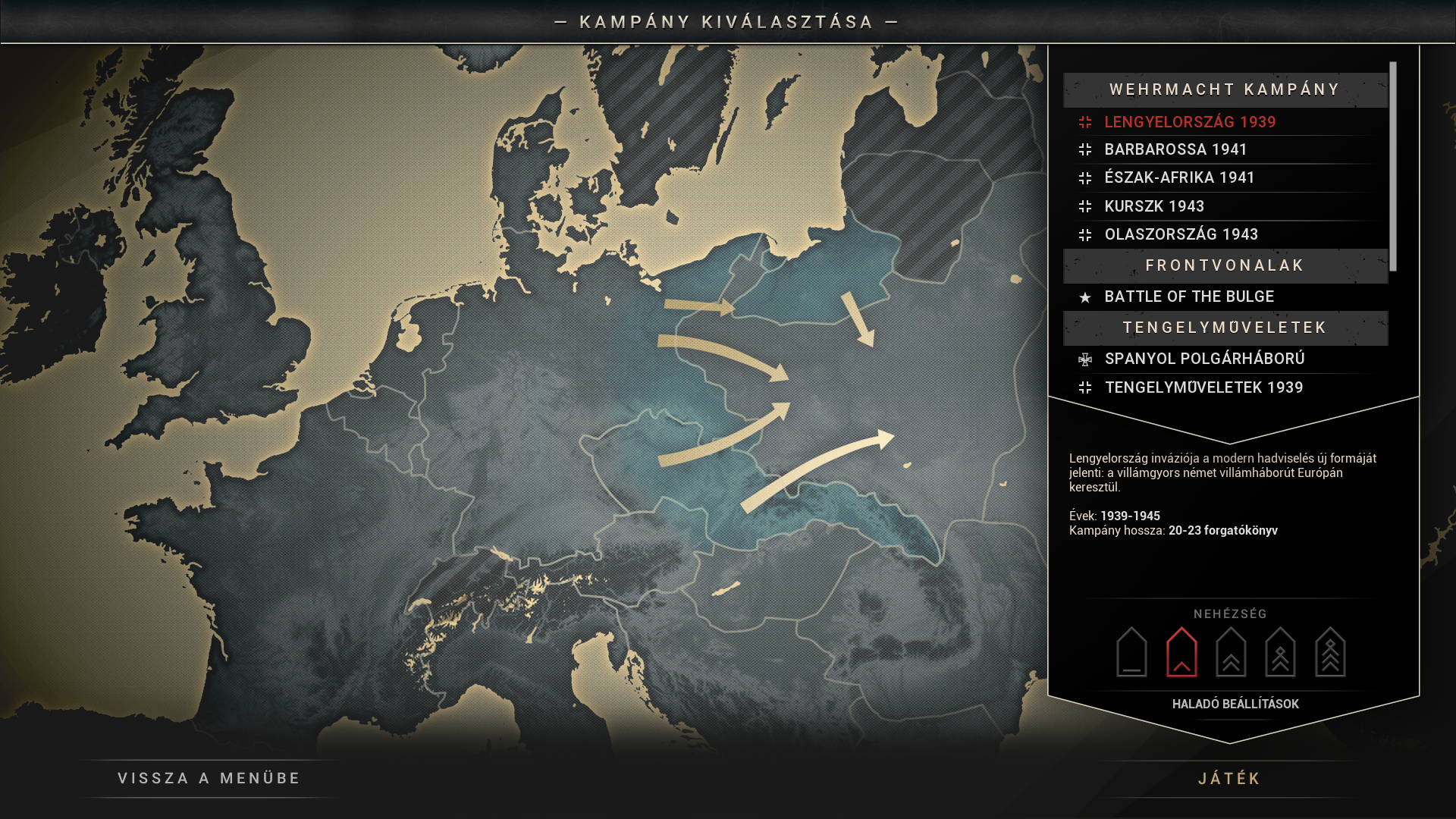Choose the Olaszország 1943 campaign
This screenshot has height=819, width=1456.
click(1181, 234)
